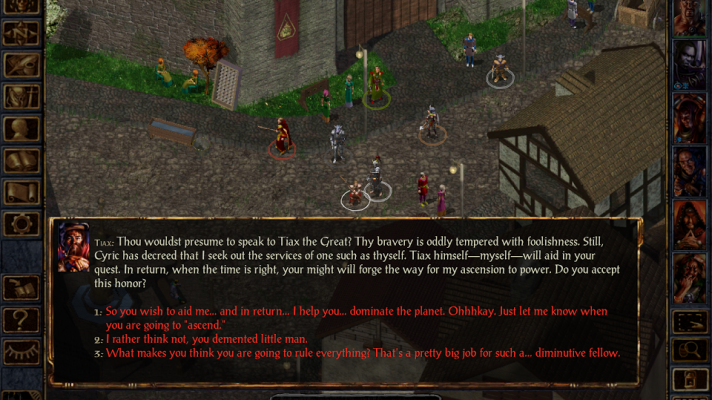
Task: Select the pale dark-armored party member portrait
Action: [690, 67]
